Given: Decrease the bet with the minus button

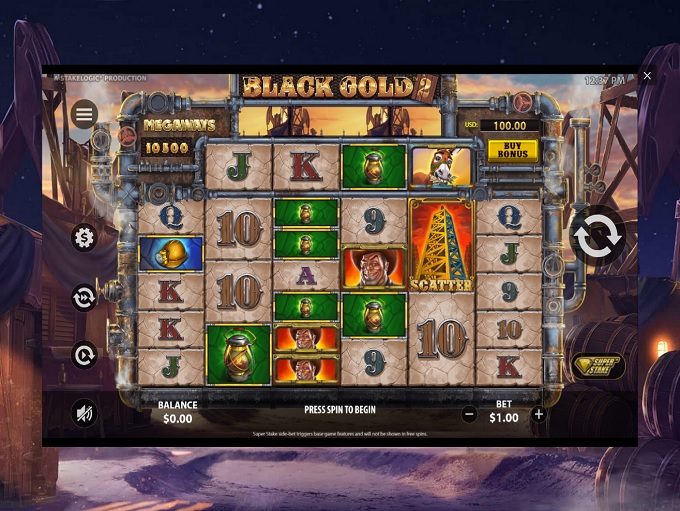Looking at the screenshot, I should [x=469, y=414].
